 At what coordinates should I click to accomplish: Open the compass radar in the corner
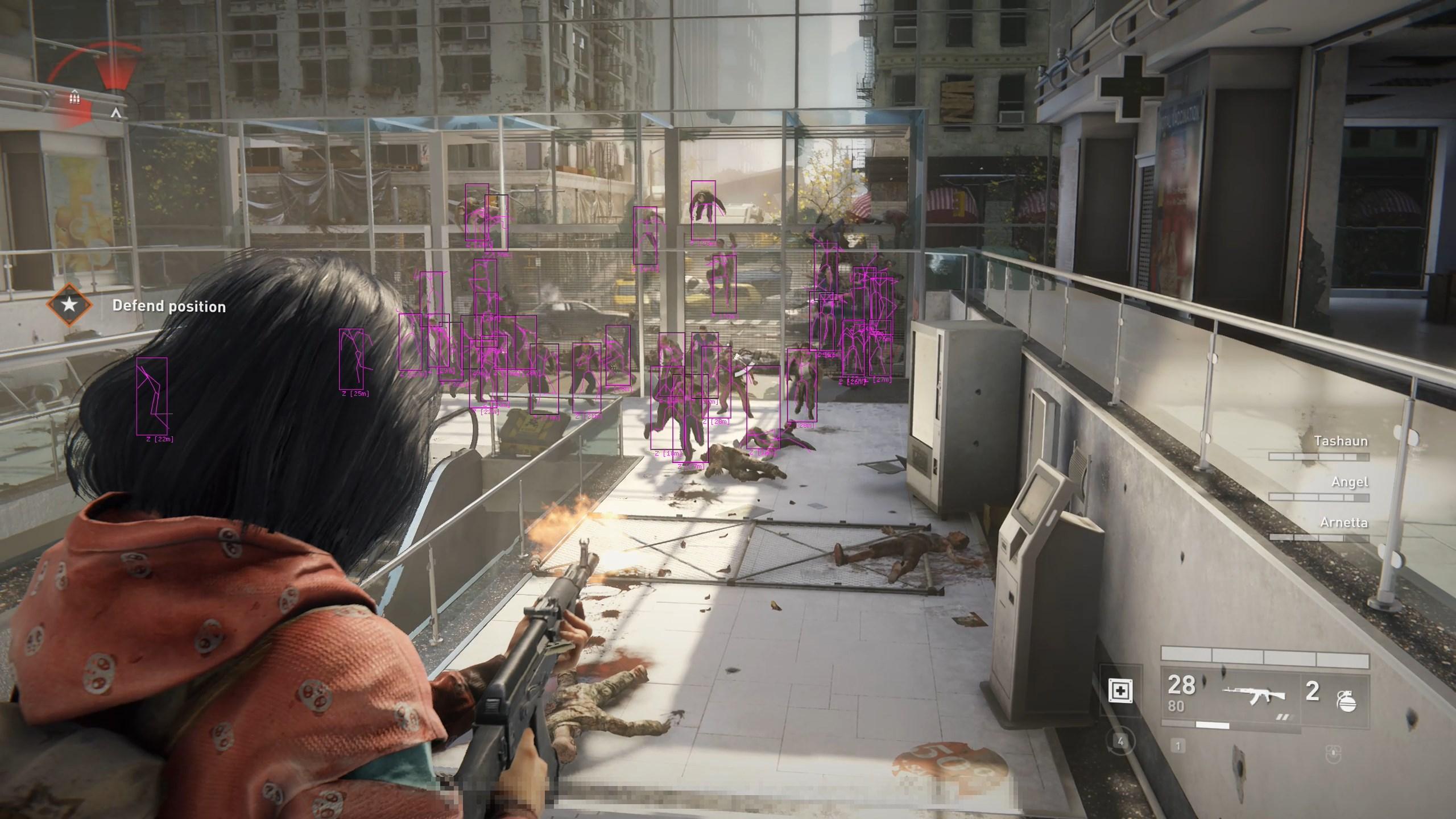(94, 85)
